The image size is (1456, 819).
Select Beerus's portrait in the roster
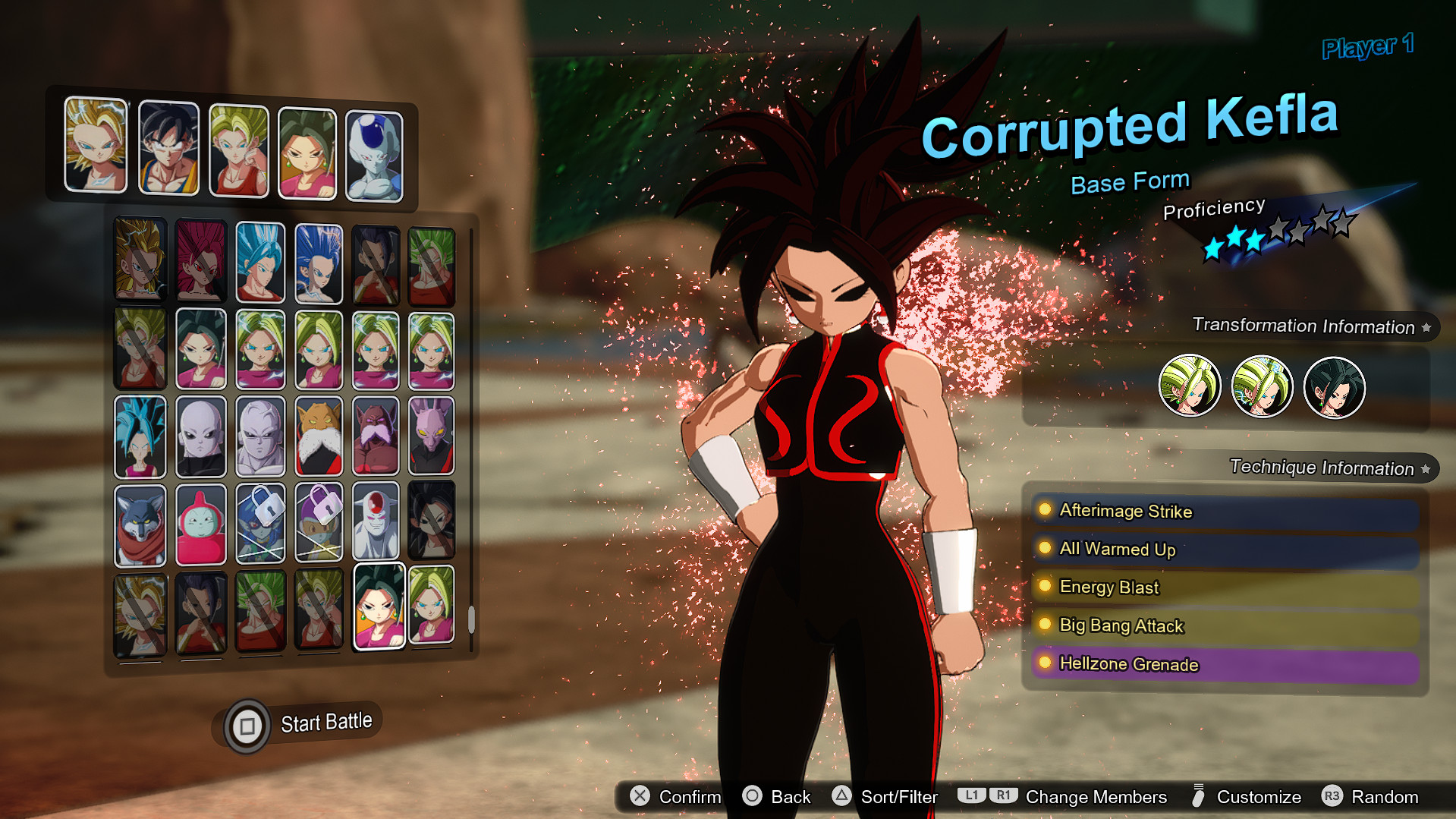point(430,435)
